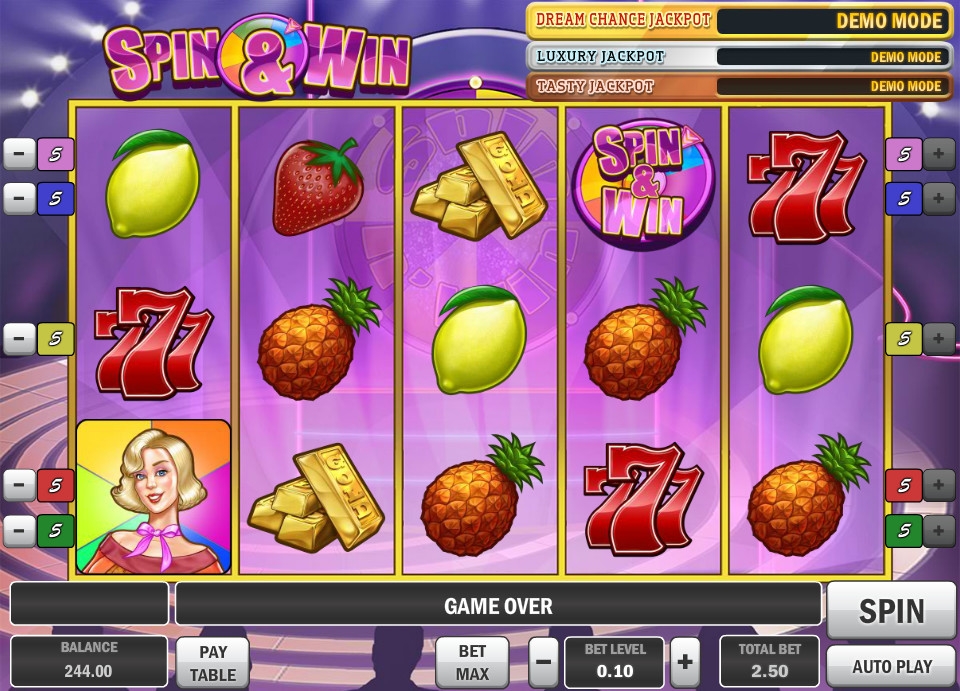Image resolution: width=960 pixels, height=691 pixels.
Task: Click the plus beside the right blue line marker
Action: tap(939, 199)
